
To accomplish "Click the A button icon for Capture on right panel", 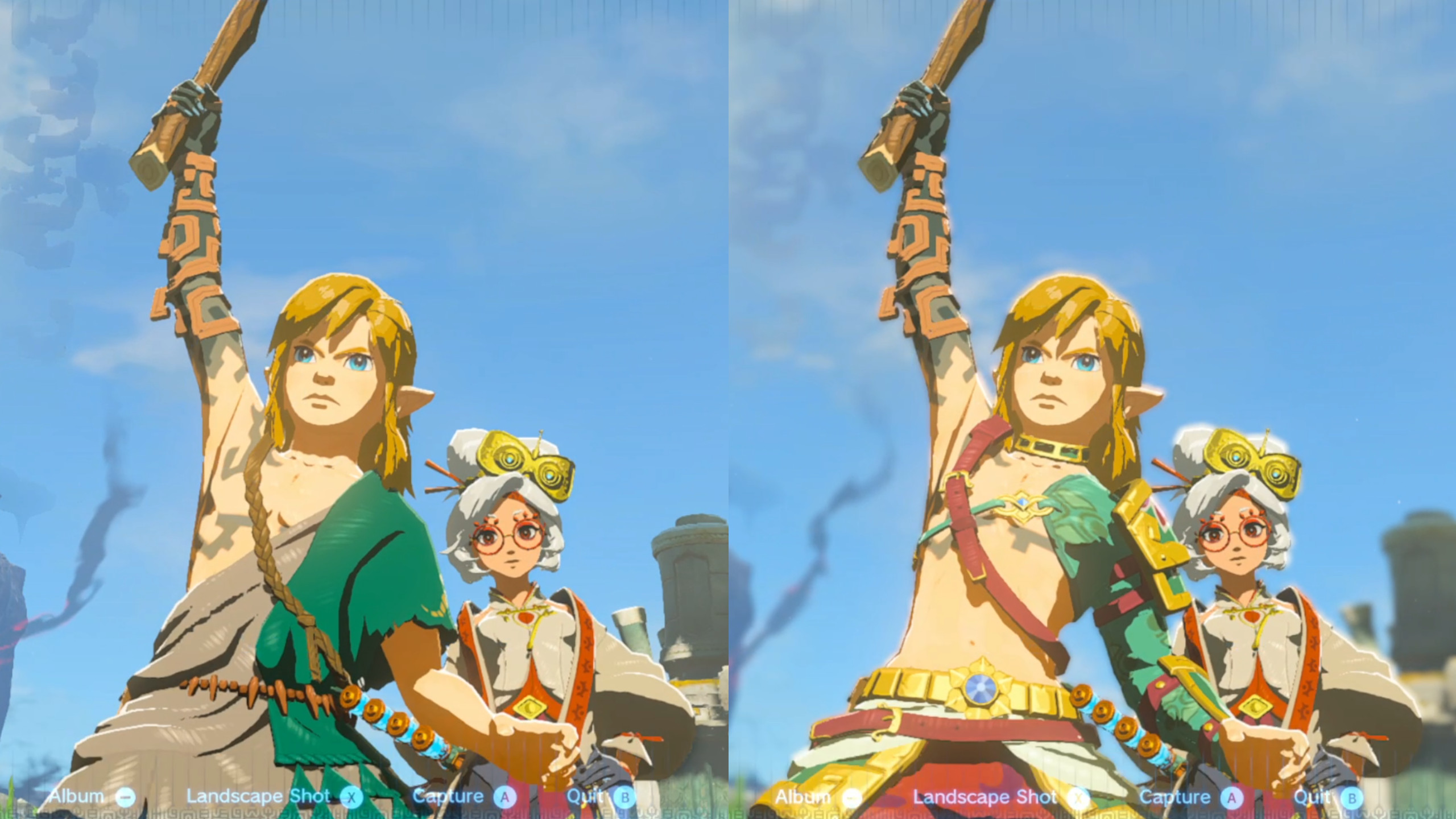I will coord(1232,796).
